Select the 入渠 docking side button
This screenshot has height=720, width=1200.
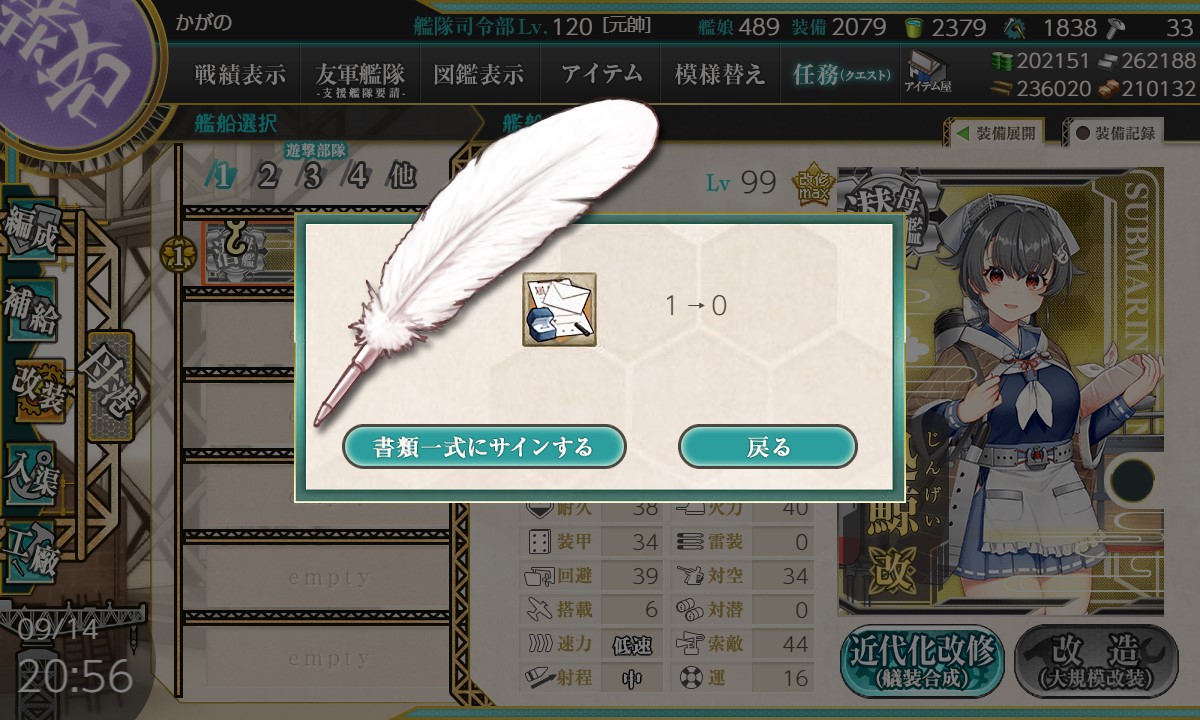(32, 468)
